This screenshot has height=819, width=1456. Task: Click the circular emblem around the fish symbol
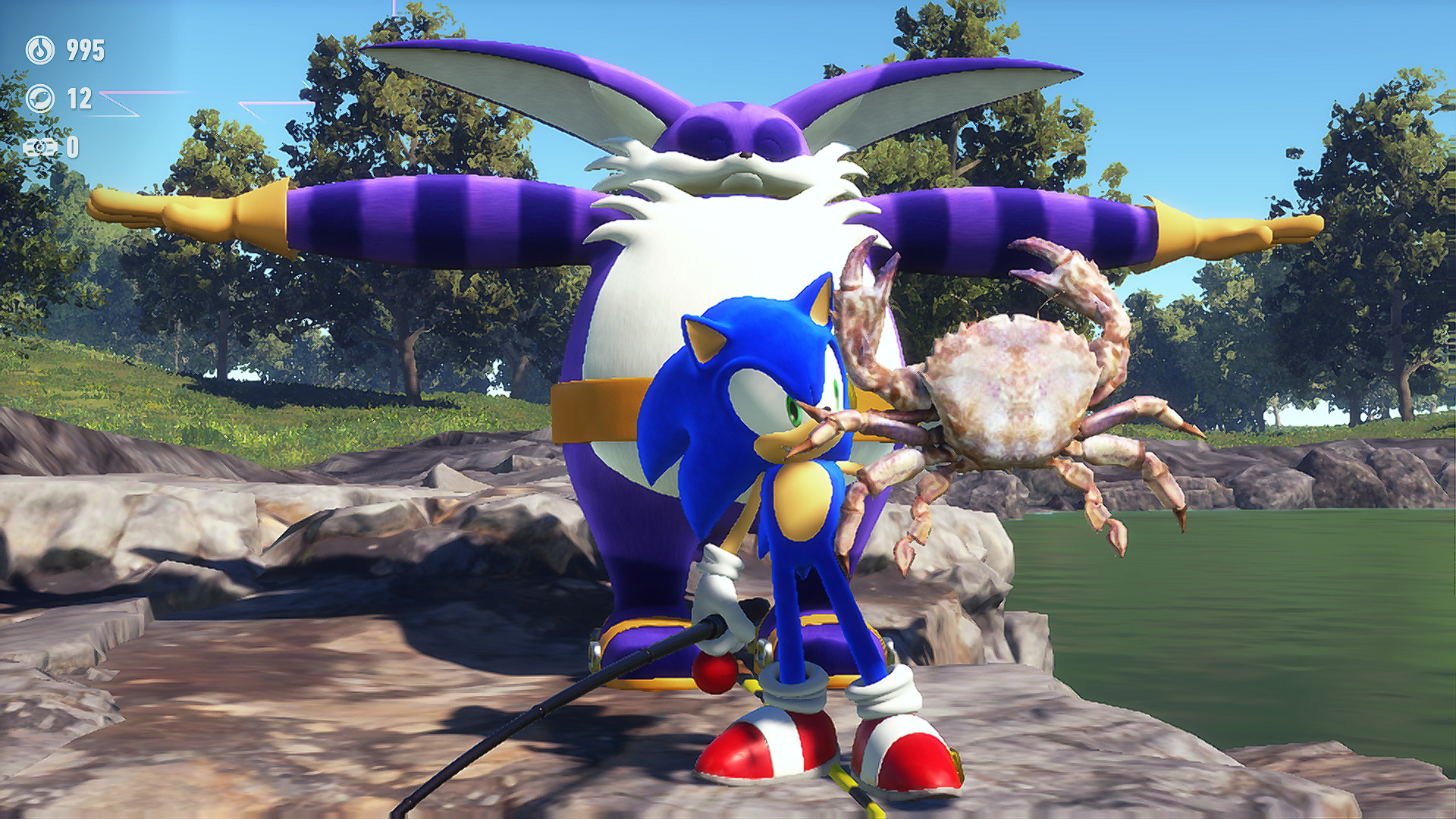click(x=40, y=99)
